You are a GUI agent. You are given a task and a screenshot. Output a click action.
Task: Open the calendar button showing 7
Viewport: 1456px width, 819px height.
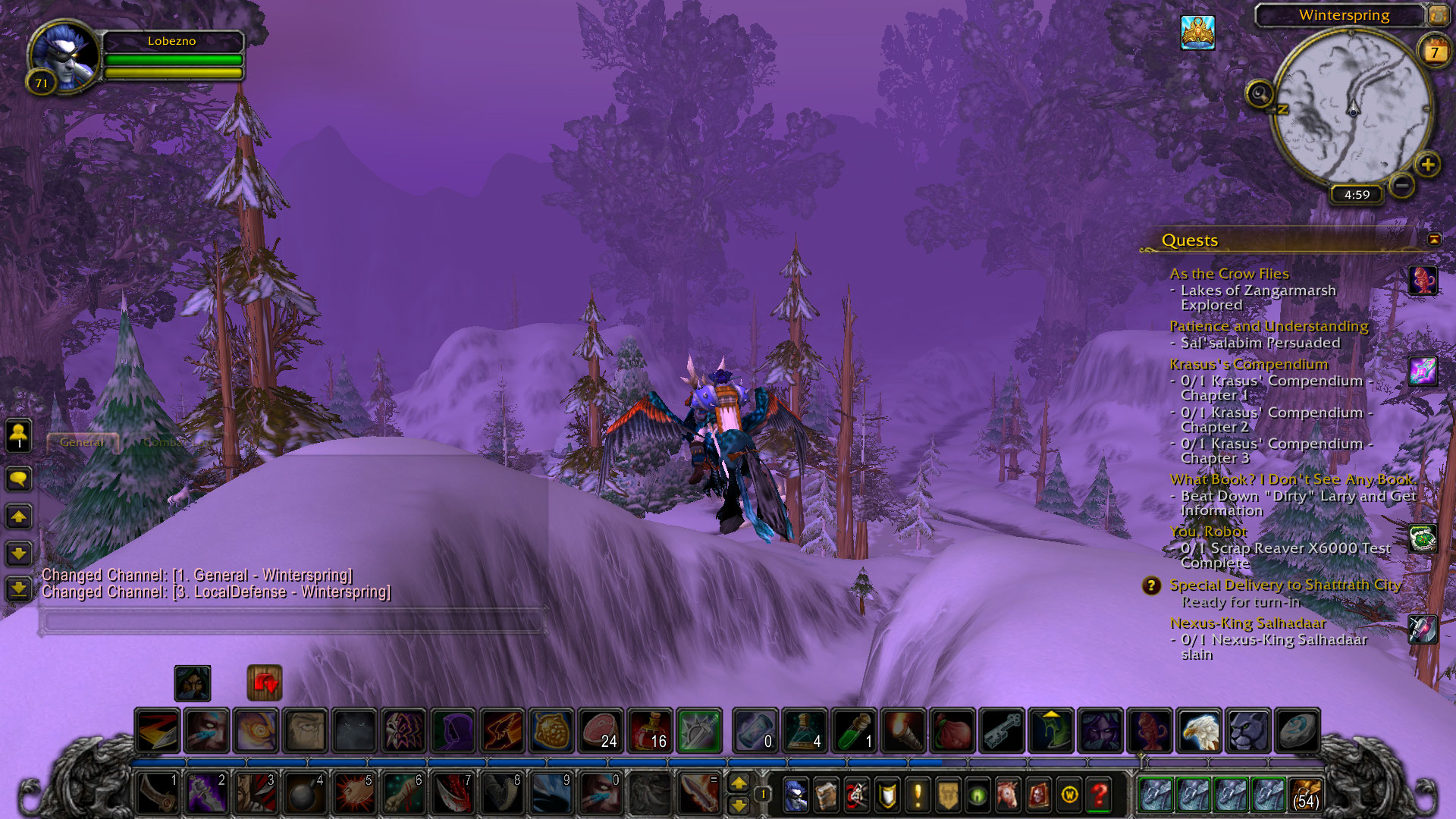point(1434,52)
